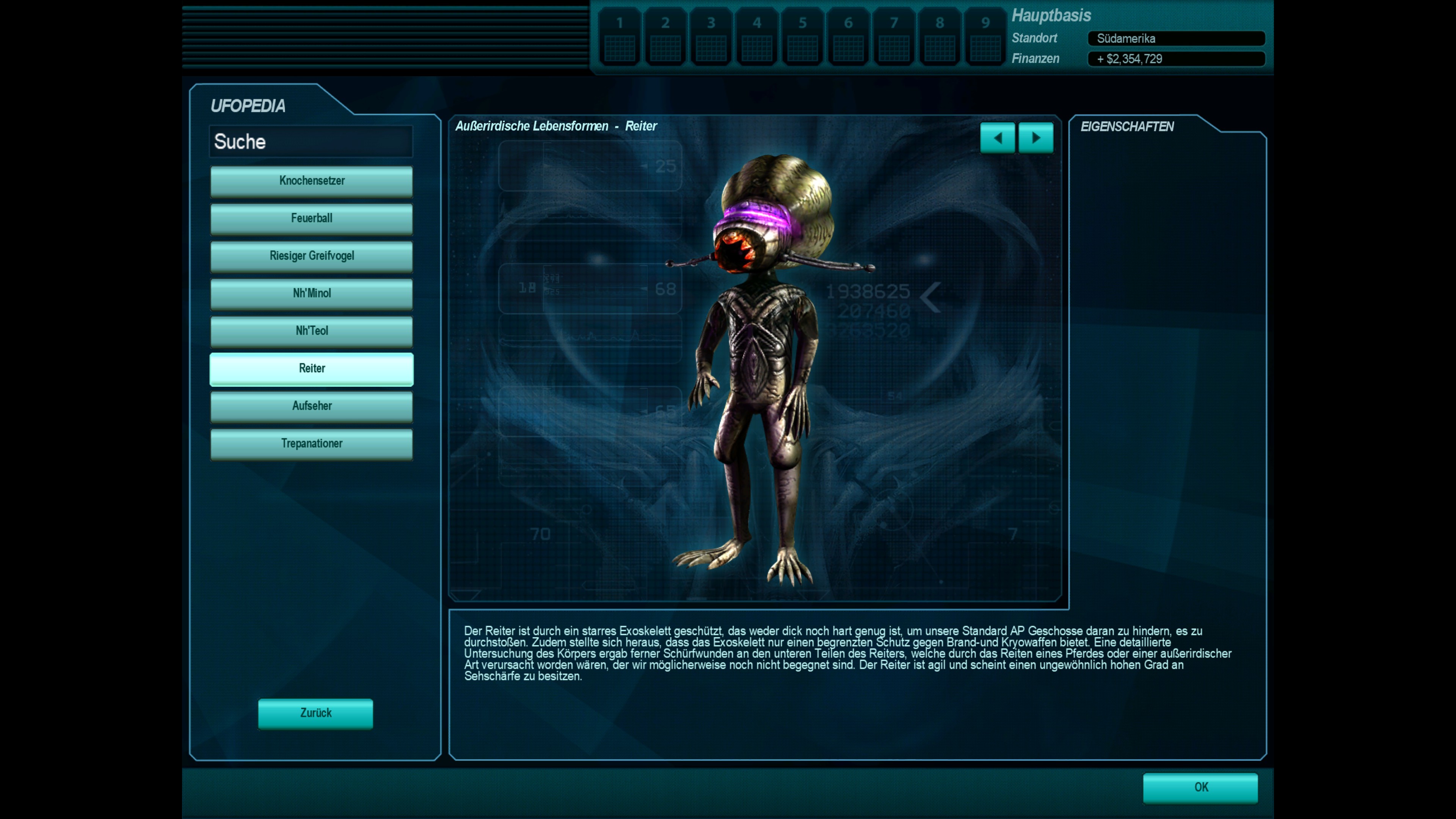
Task: Switch to the Eigenschaften tab
Action: (1127, 127)
